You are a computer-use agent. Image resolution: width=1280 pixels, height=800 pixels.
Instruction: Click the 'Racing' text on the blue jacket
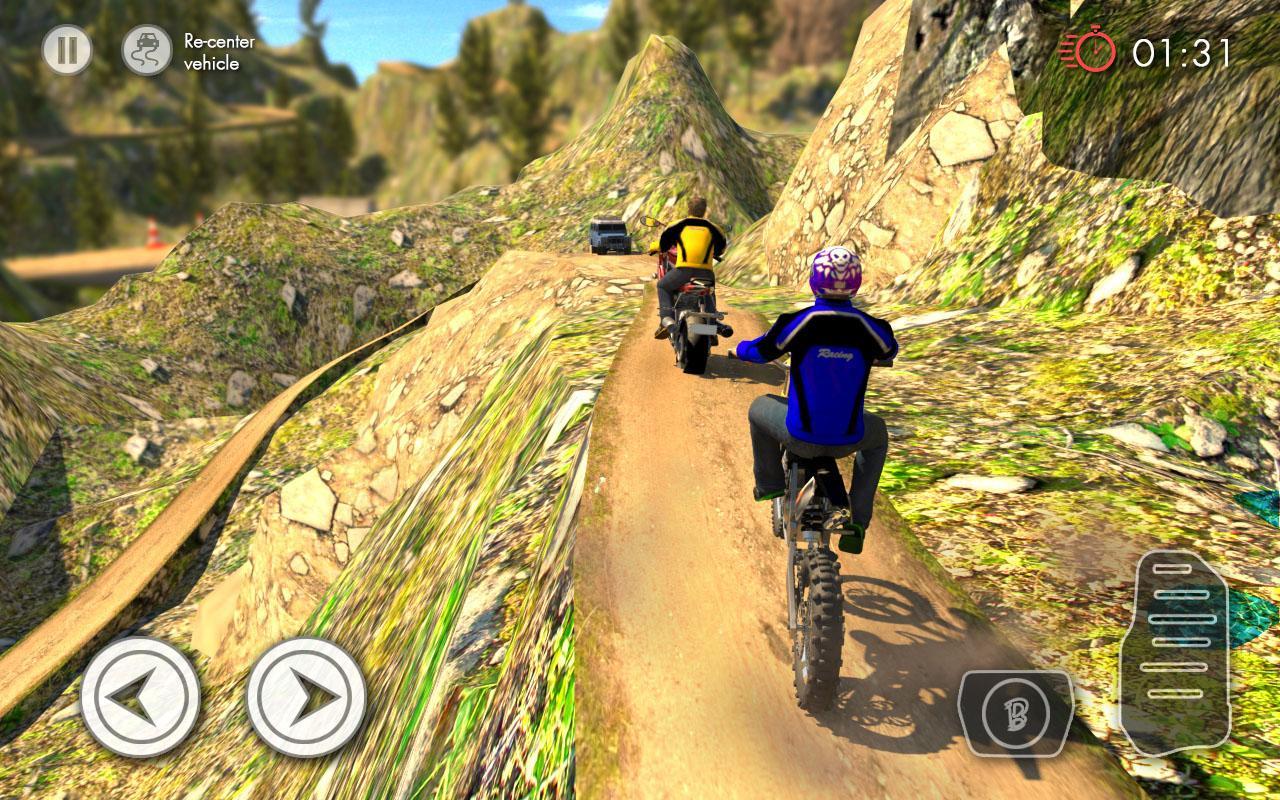pyautogui.click(x=834, y=352)
